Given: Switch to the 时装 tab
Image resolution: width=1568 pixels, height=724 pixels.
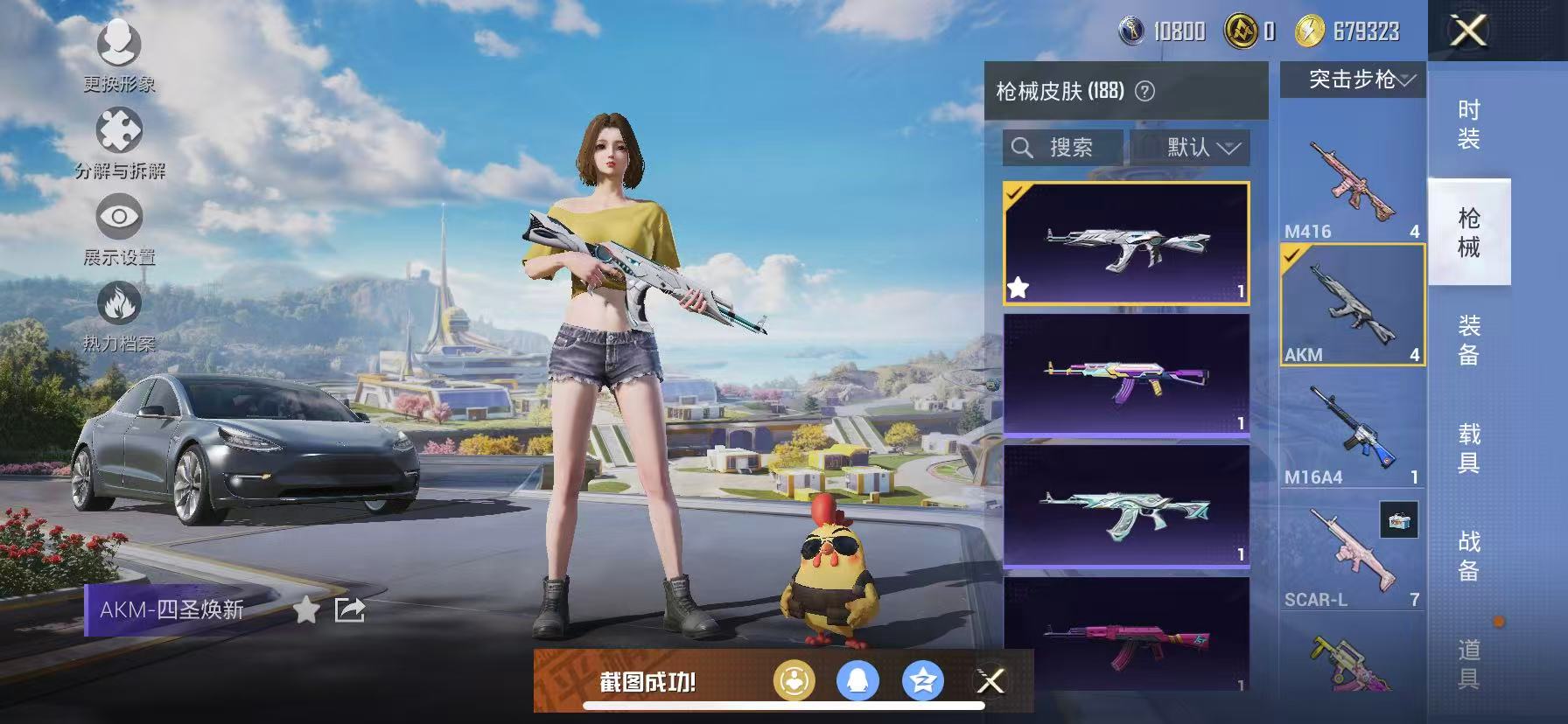Looking at the screenshot, I should pos(1470,125).
